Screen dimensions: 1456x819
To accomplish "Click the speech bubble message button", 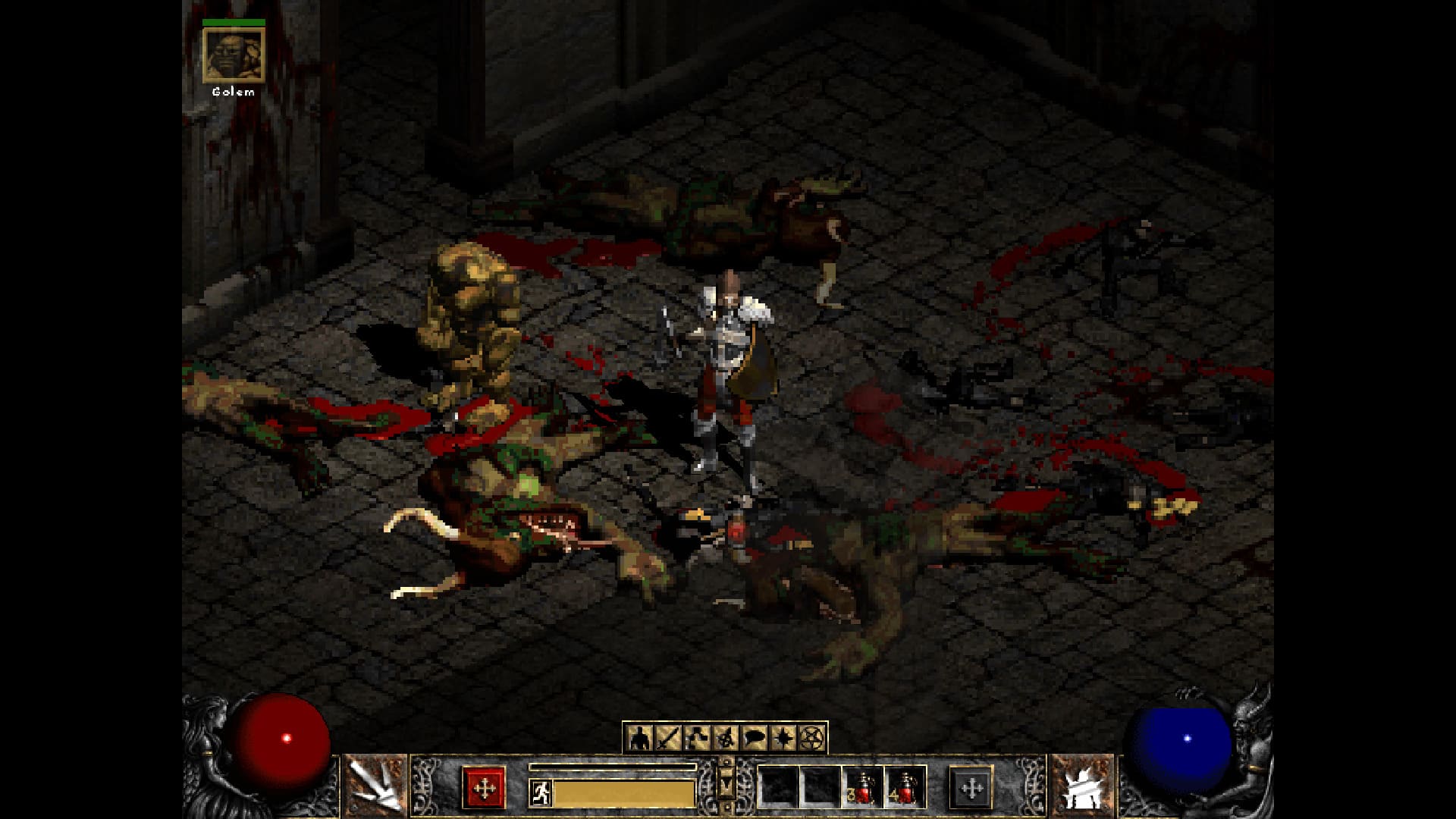I will pyautogui.click(x=755, y=737).
